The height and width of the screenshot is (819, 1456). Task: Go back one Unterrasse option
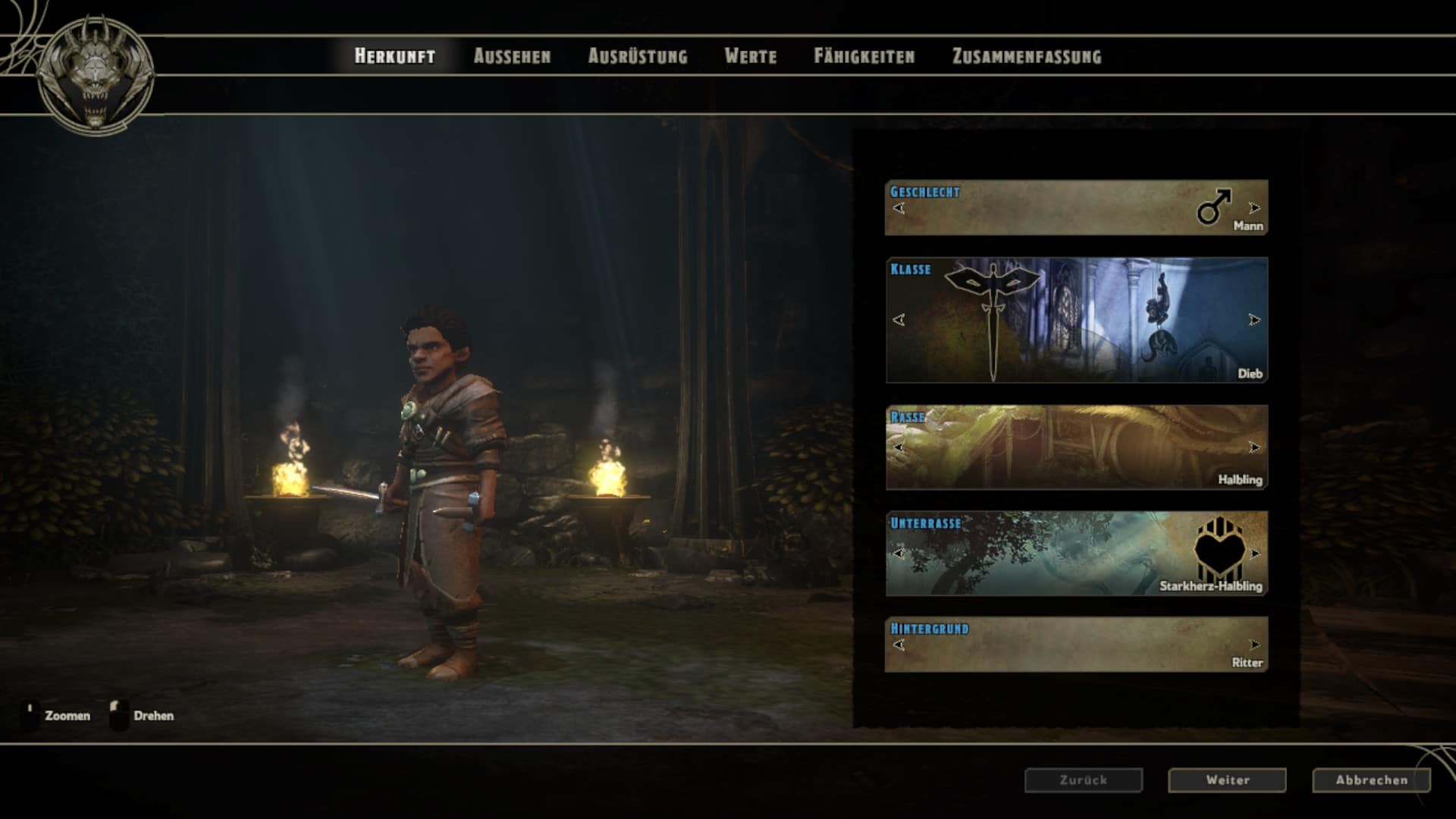pos(899,554)
